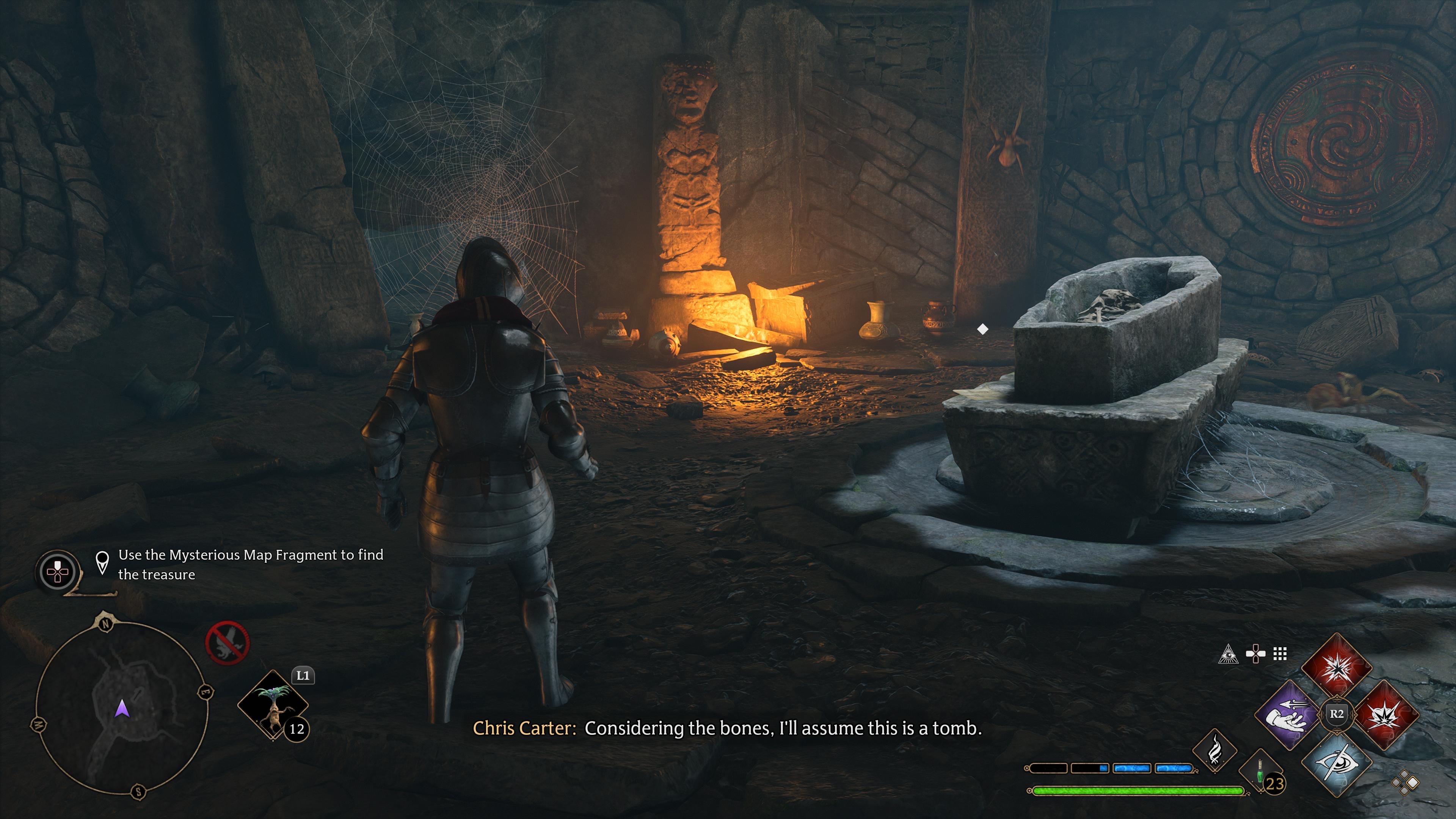1456x819 pixels.
Task: Trigger the ancient magic flame icon
Action: [1214, 751]
